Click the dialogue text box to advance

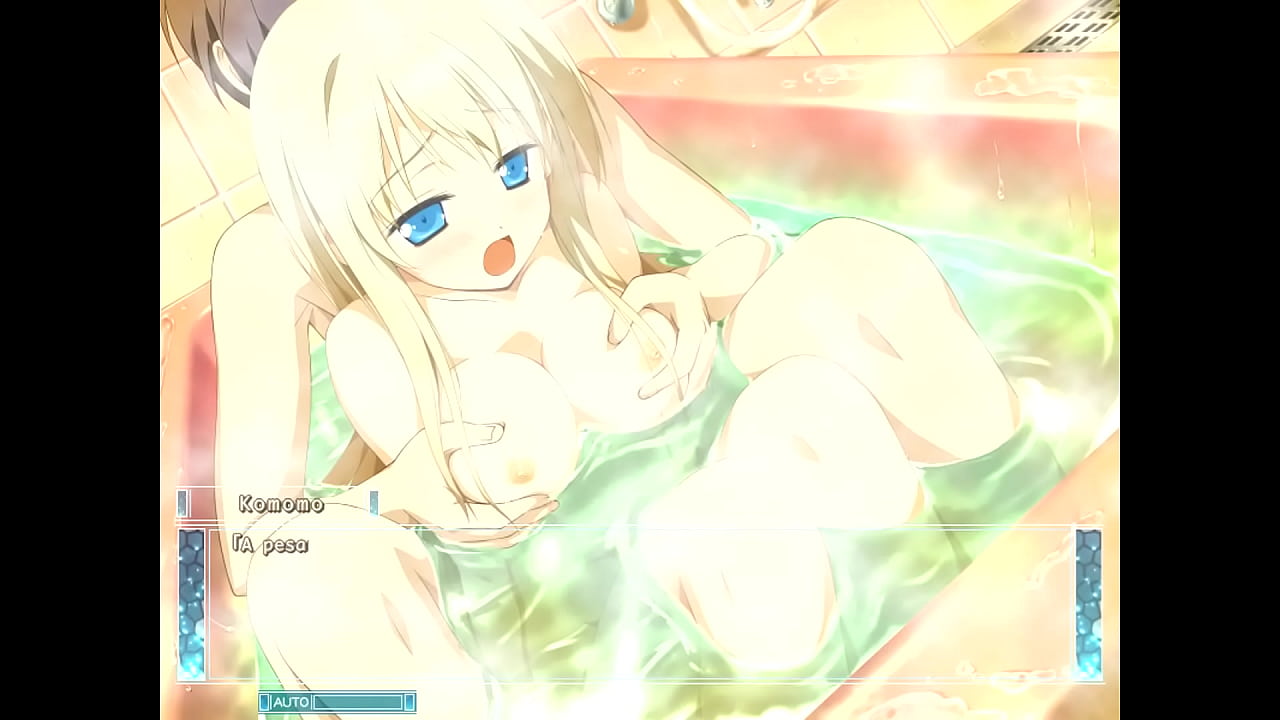click(x=640, y=603)
